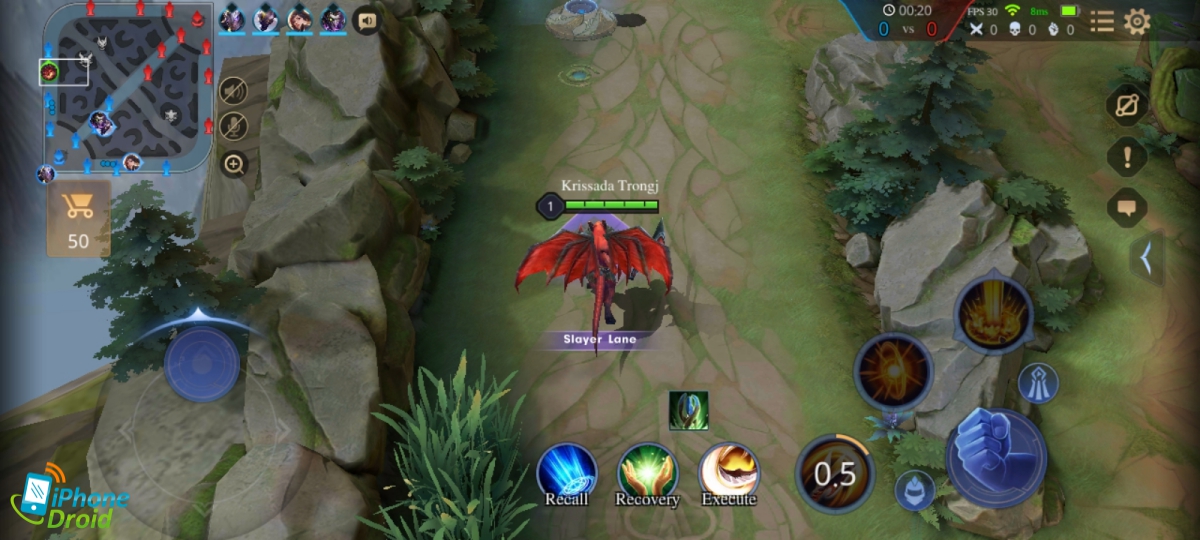Toggle the crossed-out speaker voice button

234,91
